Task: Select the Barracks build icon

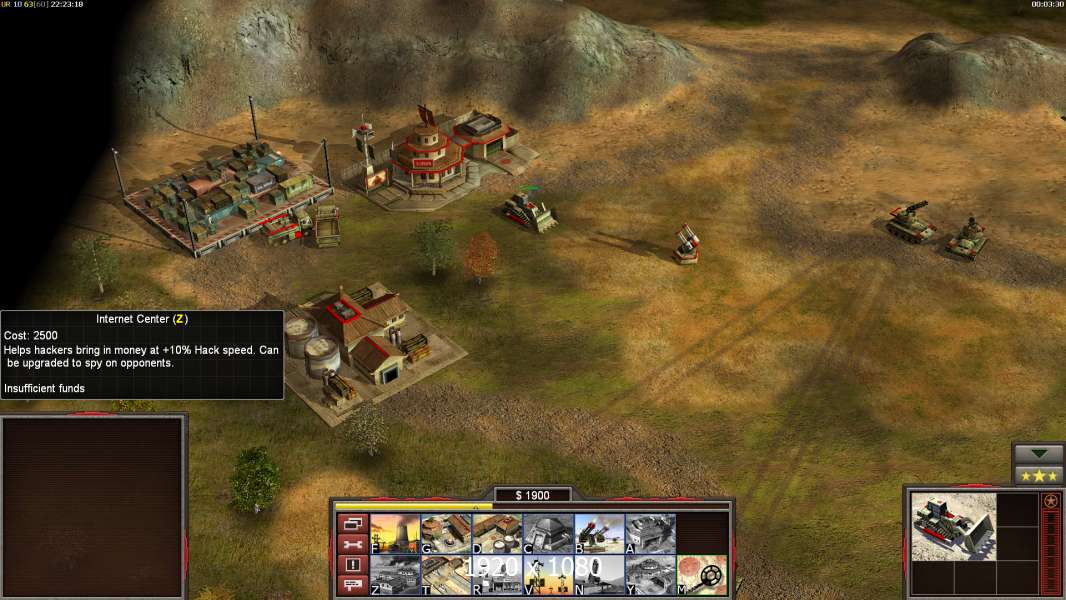Action: (446, 533)
